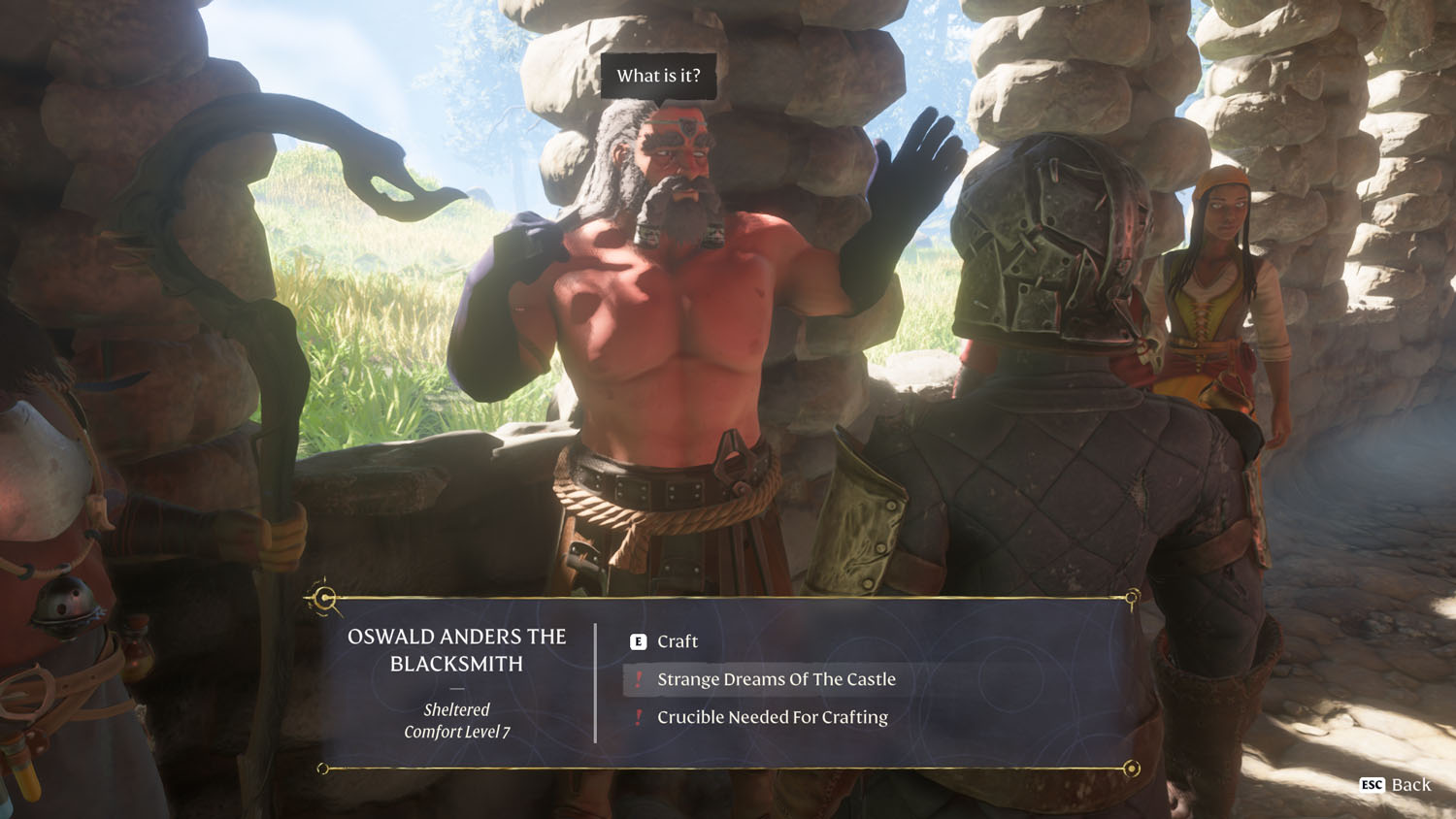Select Strange Dreams Of The Castle topic
Image resolution: width=1456 pixels, height=819 pixels.
click(776, 679)
